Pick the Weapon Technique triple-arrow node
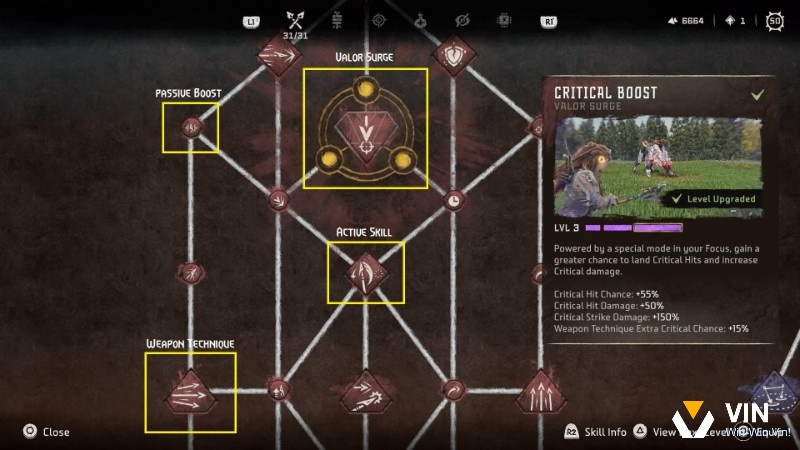This screenshot has width=800, height=450. [x=190, y=393]
